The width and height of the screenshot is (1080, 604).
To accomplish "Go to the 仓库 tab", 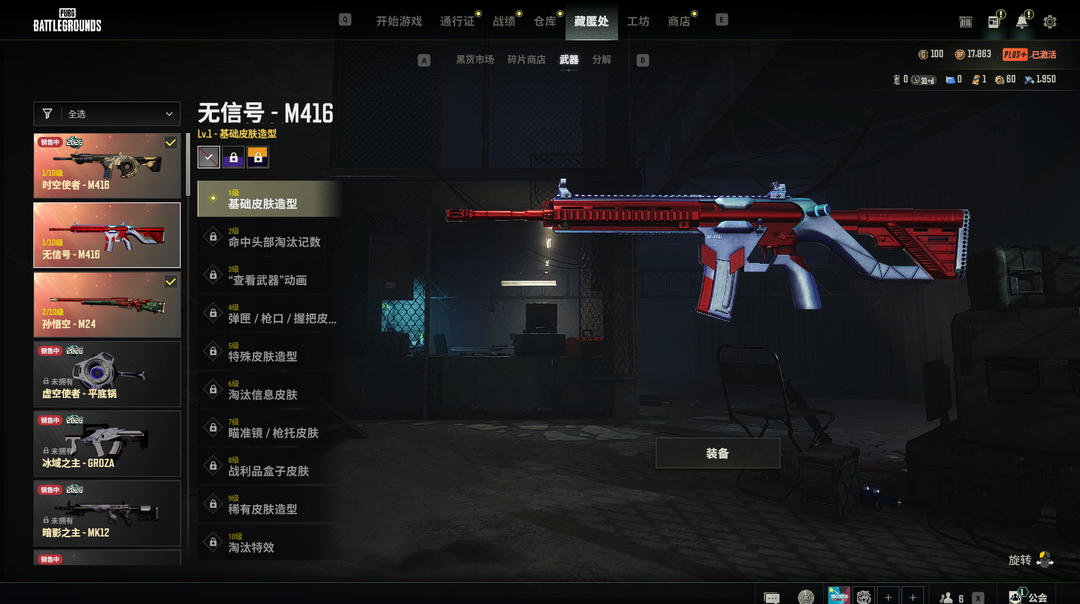I will [545, 21].
